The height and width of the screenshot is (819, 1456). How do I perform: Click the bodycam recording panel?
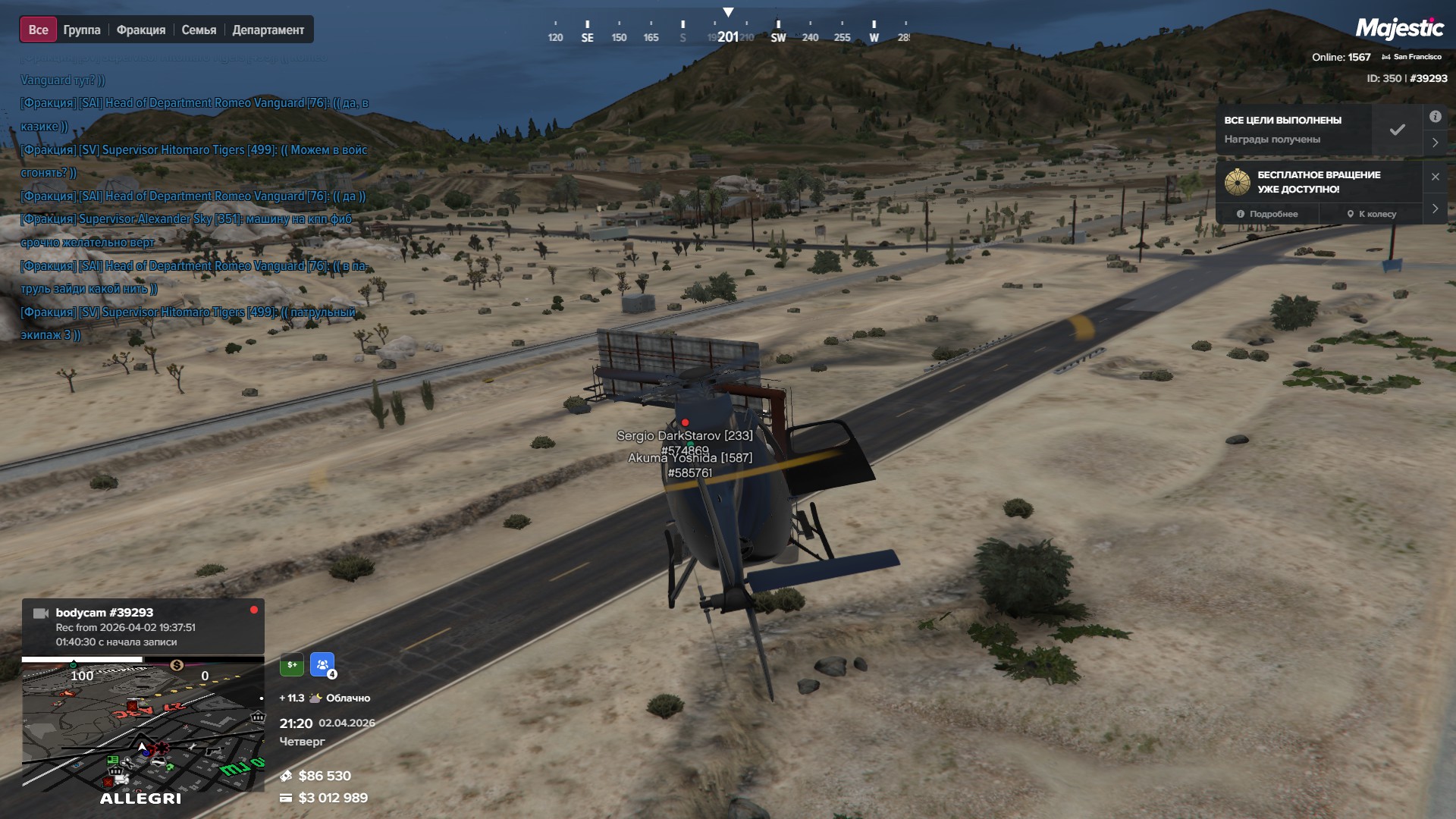[143, 626]
